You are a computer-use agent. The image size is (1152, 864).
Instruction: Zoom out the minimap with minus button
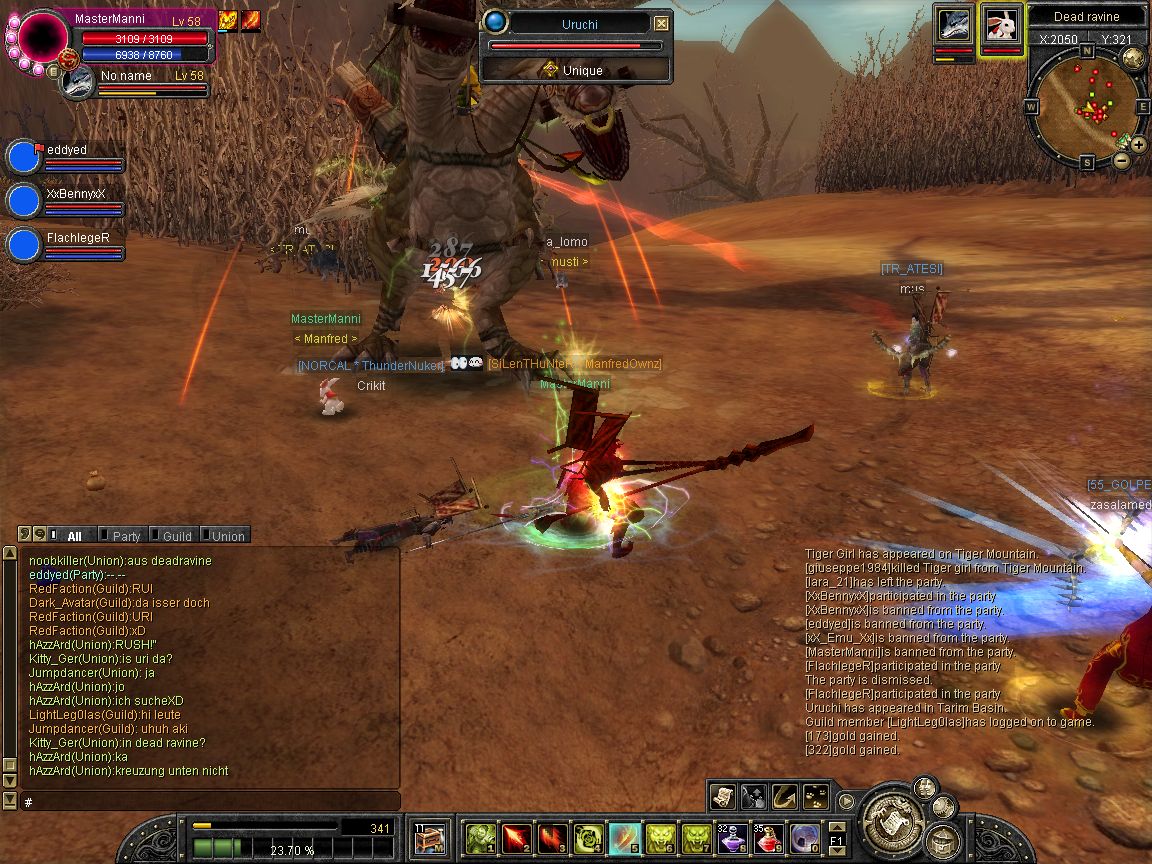pyautogui.click(x=1121, y=160)
